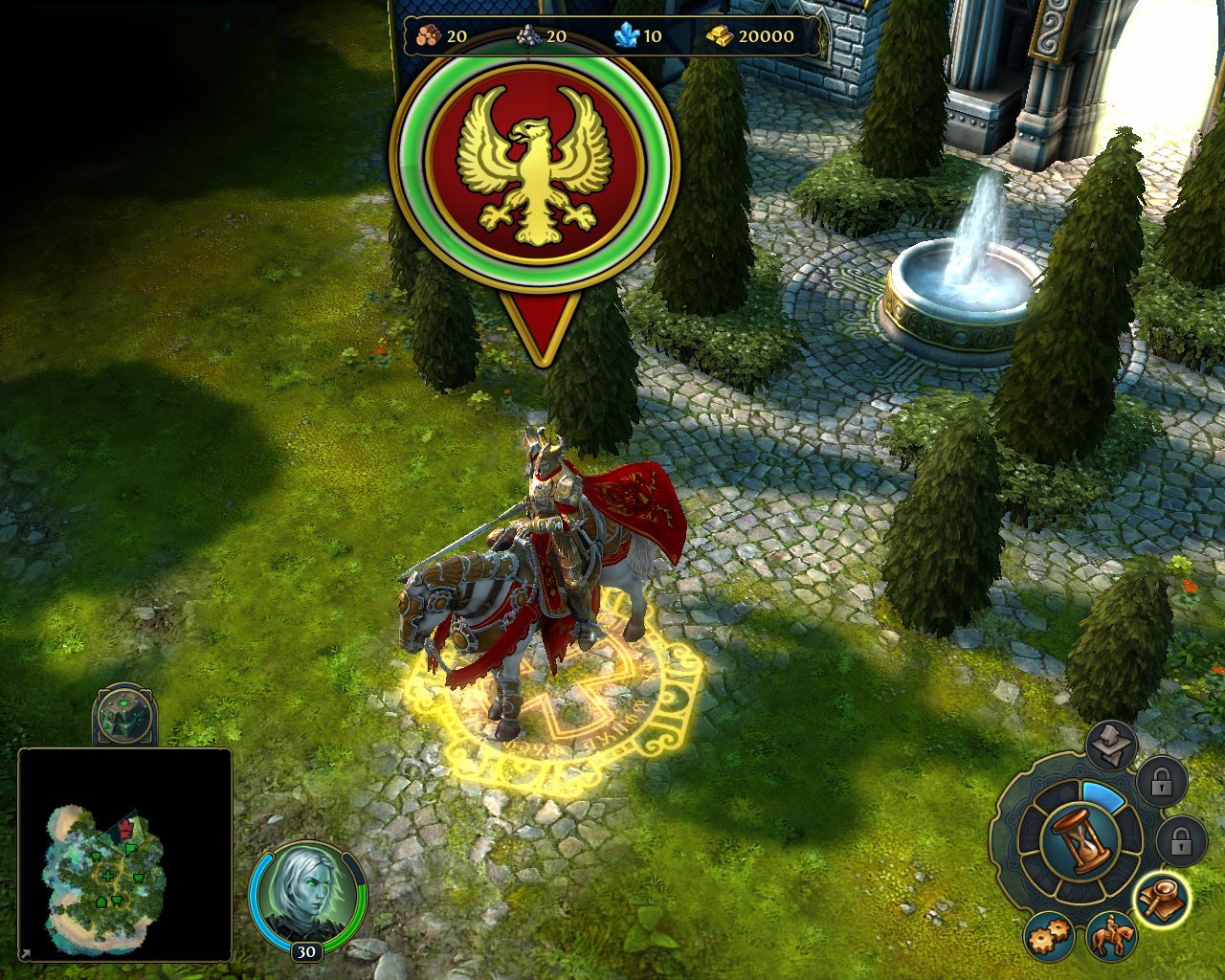Click the glowing map magnifier icon
Screen dimensions: 1225x980
coord(1163,898)
